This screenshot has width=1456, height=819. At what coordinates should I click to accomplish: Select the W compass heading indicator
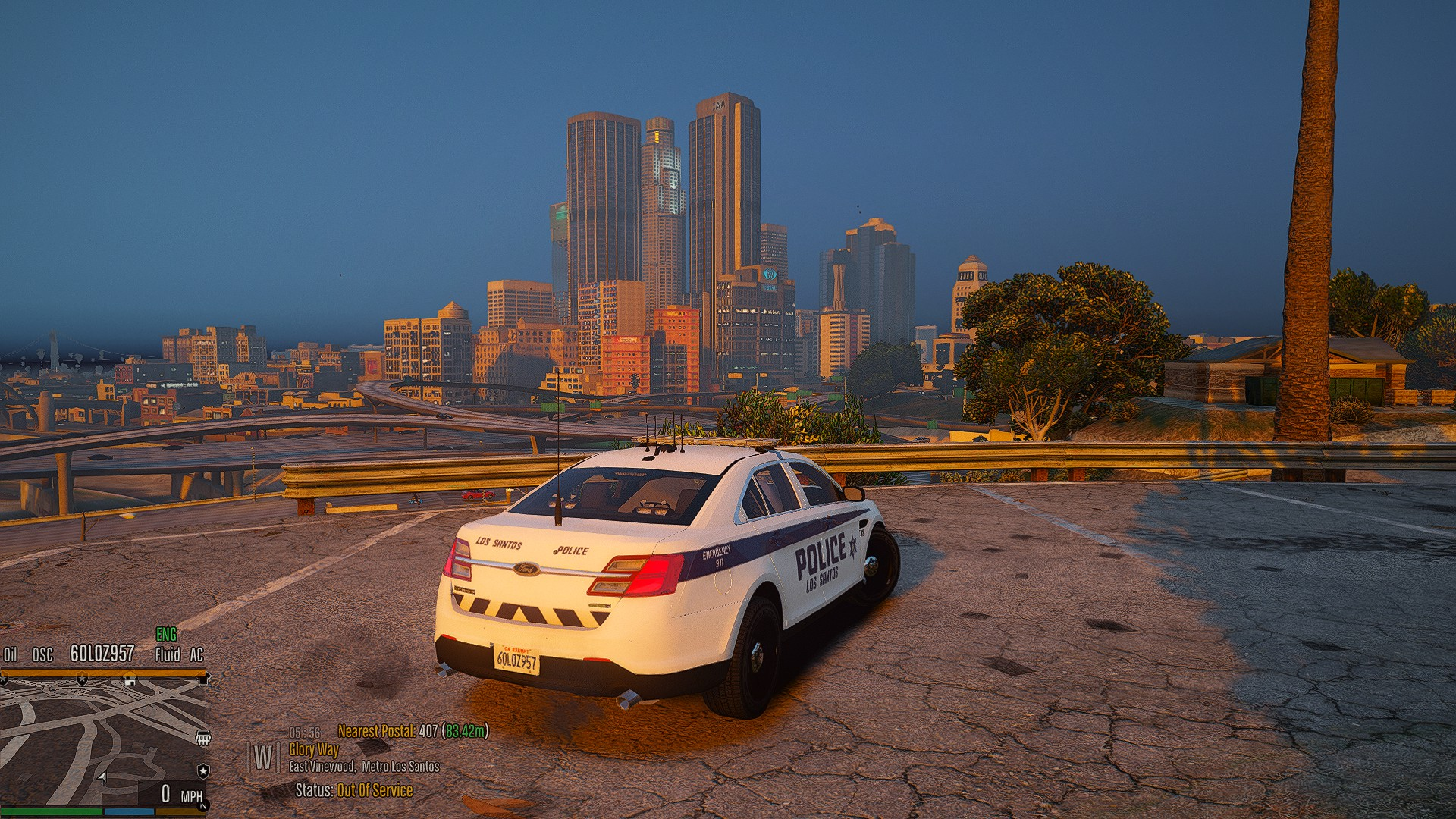[263, 757]
